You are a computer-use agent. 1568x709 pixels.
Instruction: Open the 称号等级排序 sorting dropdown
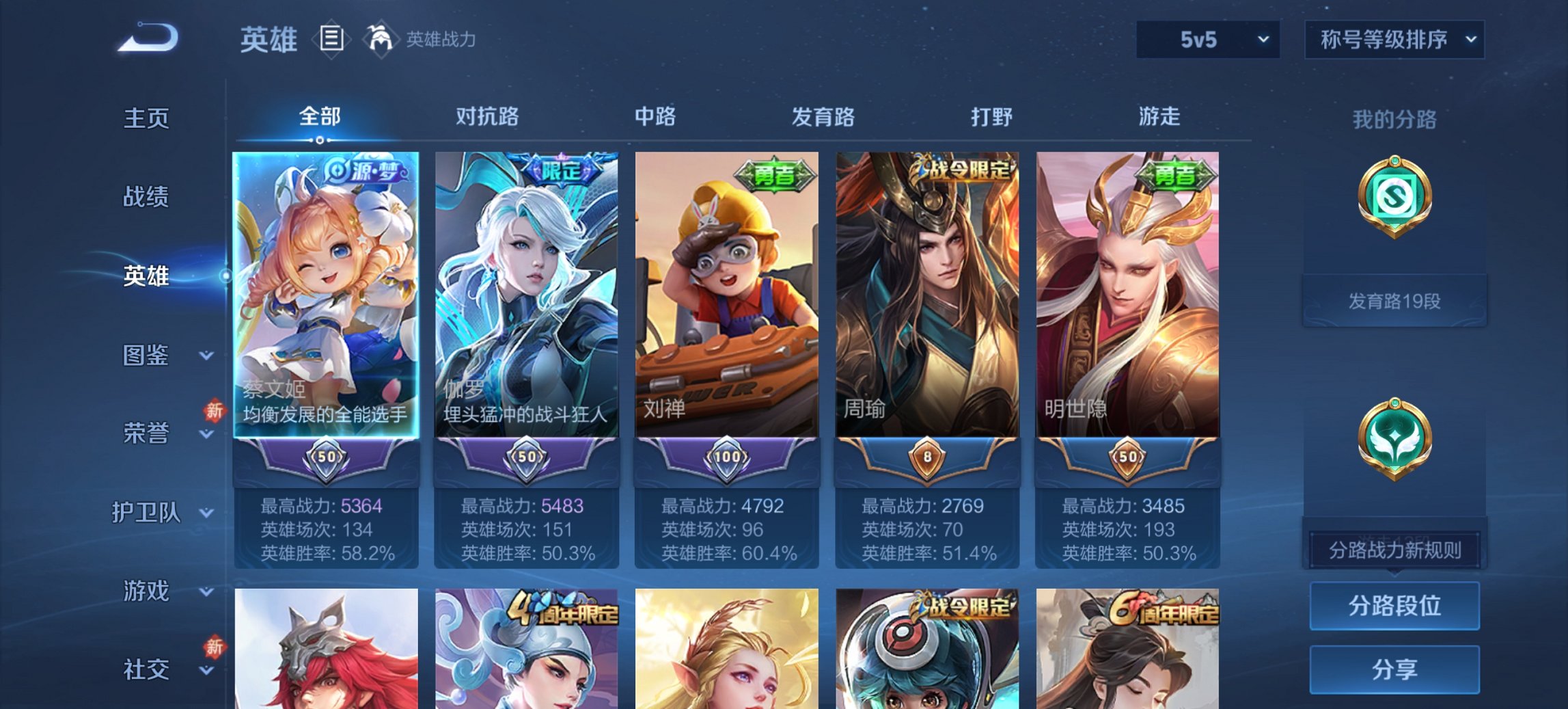1395,40
